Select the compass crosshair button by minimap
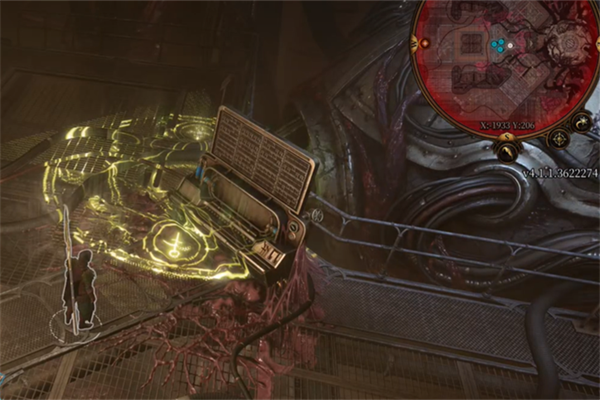Image resolution: width=600 pixels, height=400 pixels. click(560, 139)
